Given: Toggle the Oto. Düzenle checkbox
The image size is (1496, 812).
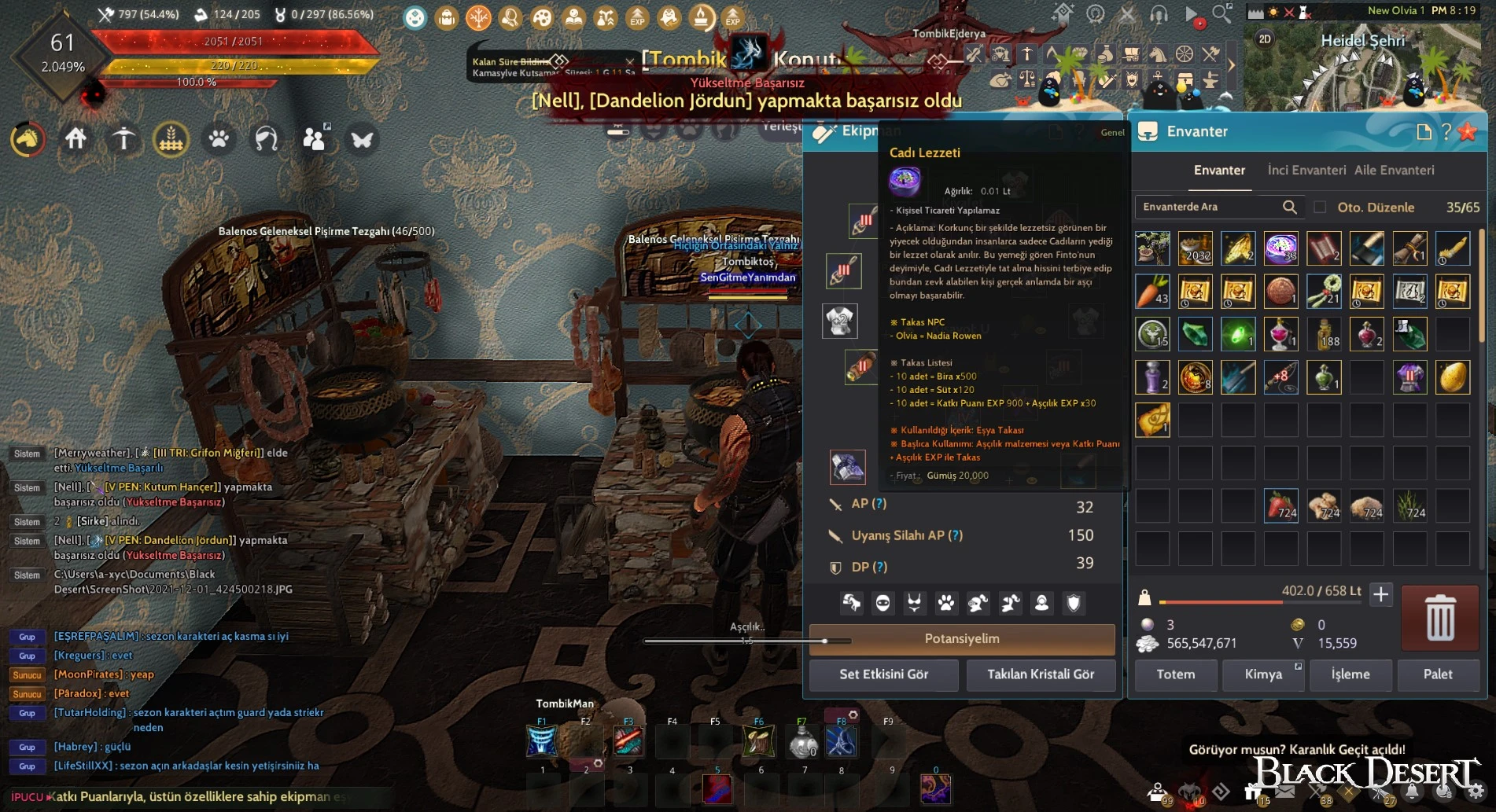Looking at the screenshot, I should (1321, 208).
